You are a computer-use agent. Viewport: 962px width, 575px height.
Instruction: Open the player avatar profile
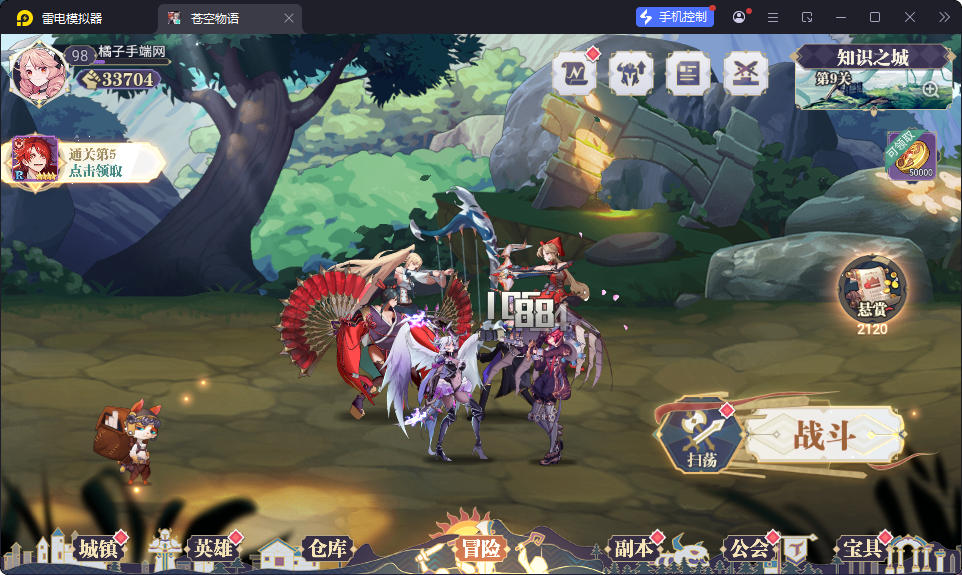point(37,72)
